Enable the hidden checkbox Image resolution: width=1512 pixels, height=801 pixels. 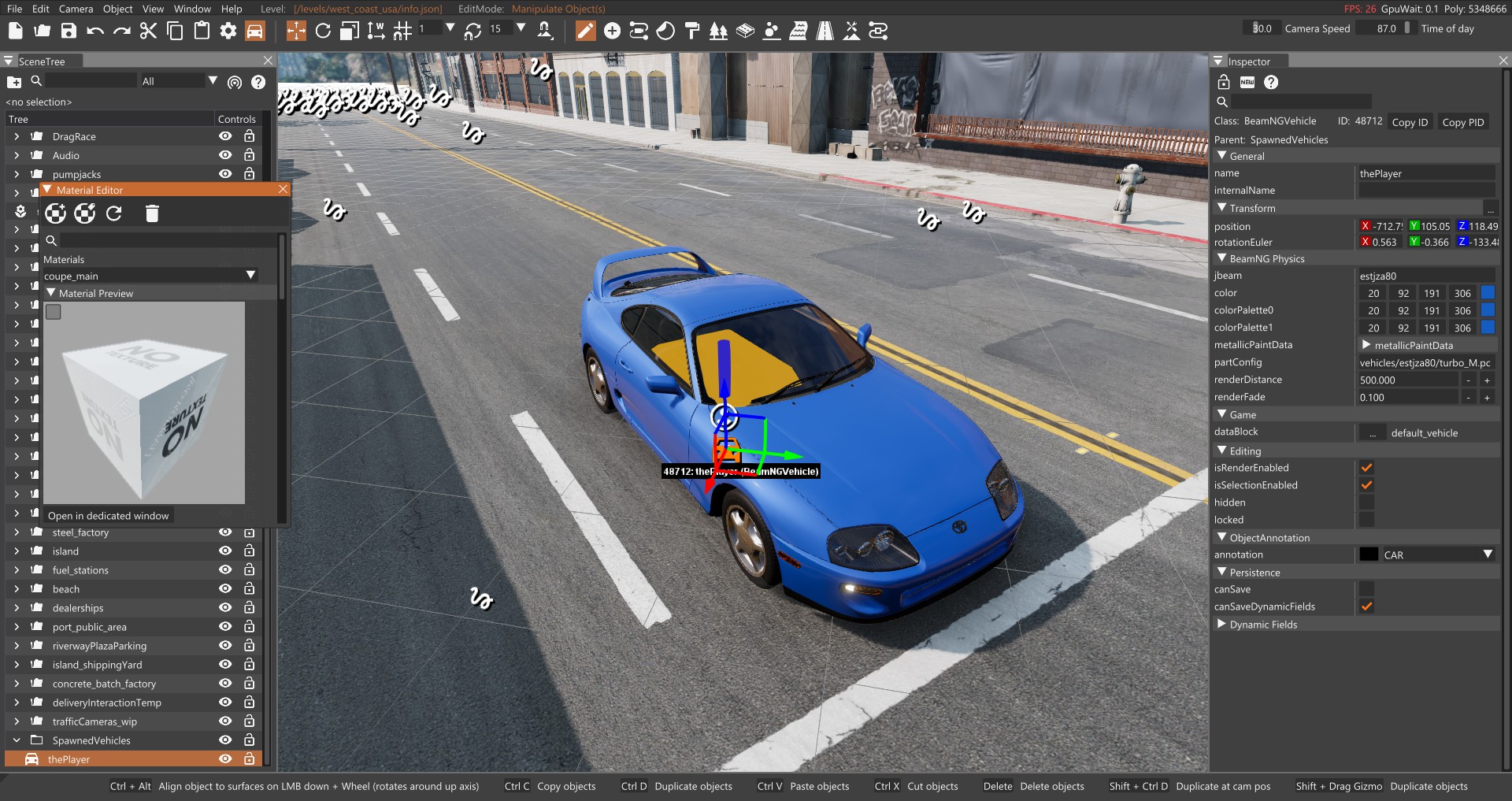(x=1367, y=502)
